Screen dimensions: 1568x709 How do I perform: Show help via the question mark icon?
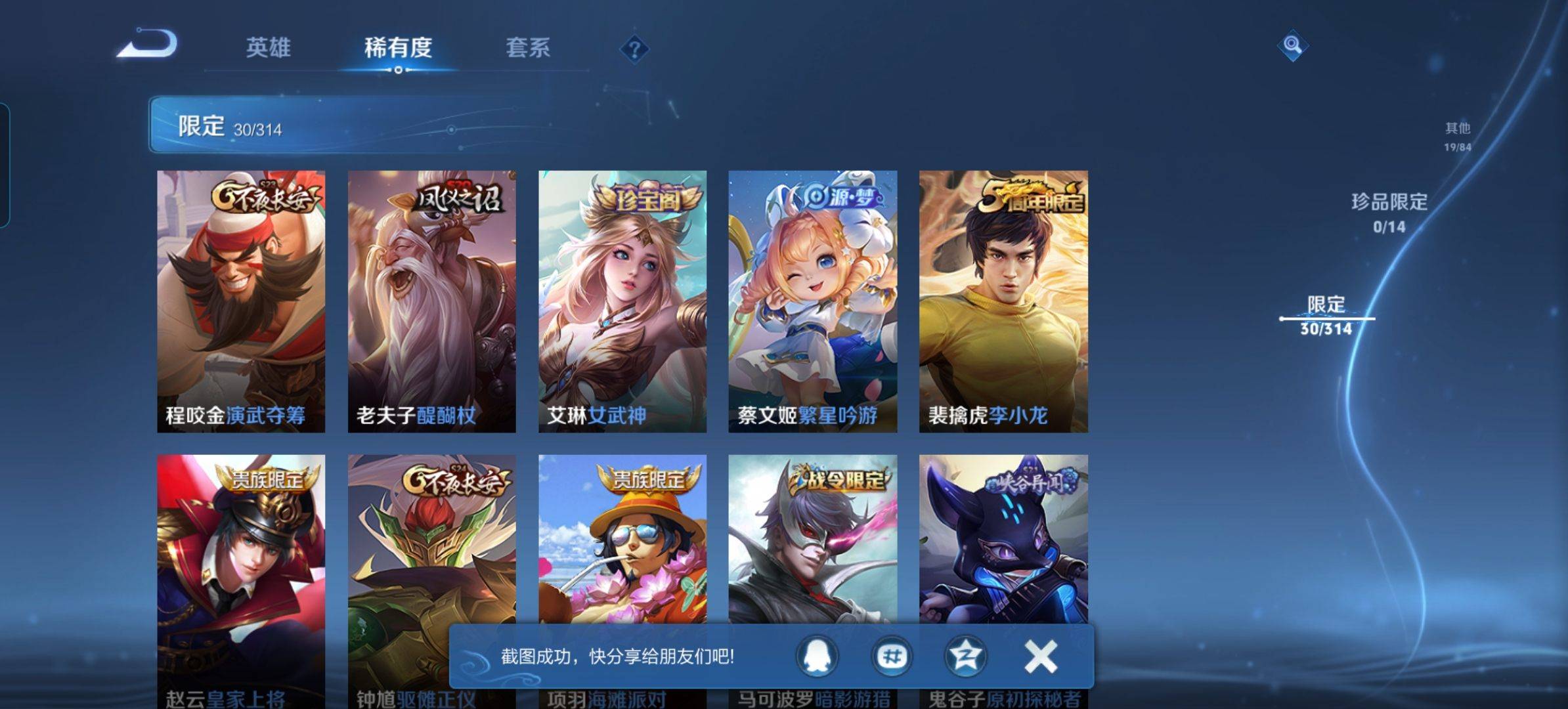[x=634, y=49]
